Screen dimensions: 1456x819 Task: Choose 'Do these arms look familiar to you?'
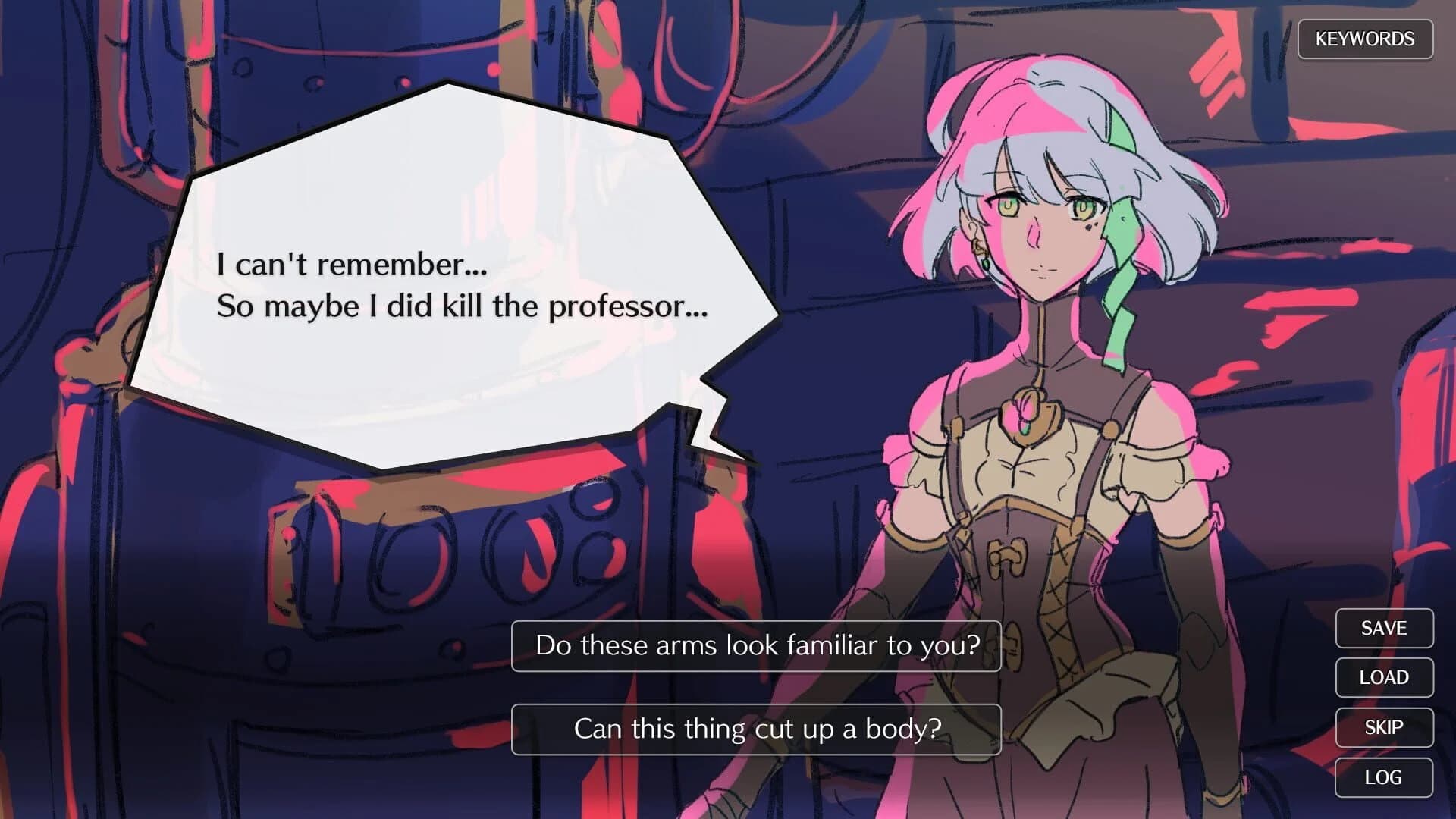tap(756, 647)
